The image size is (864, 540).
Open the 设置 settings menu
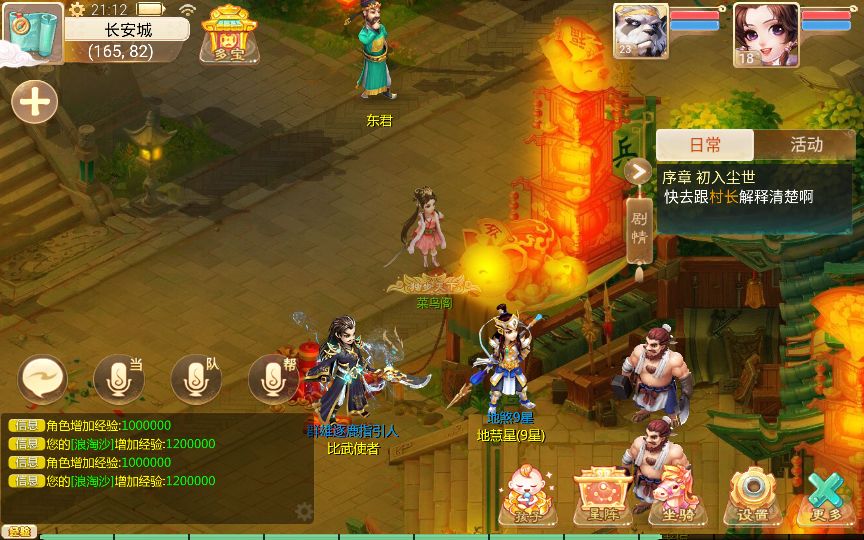753,495
